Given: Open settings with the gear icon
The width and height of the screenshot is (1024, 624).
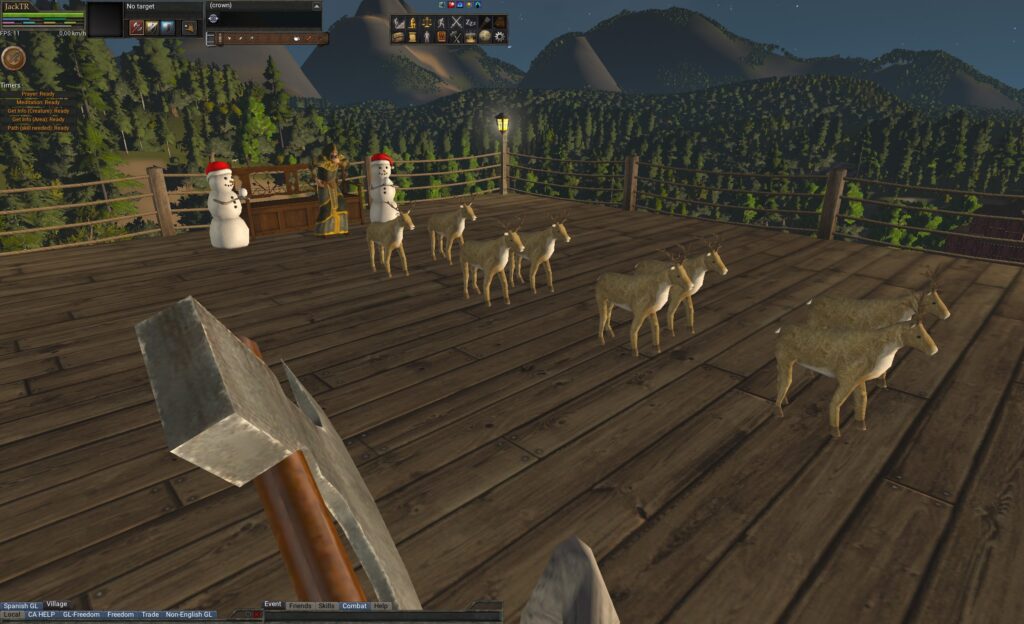Looking at the screenshot, I should pos(499,36).
